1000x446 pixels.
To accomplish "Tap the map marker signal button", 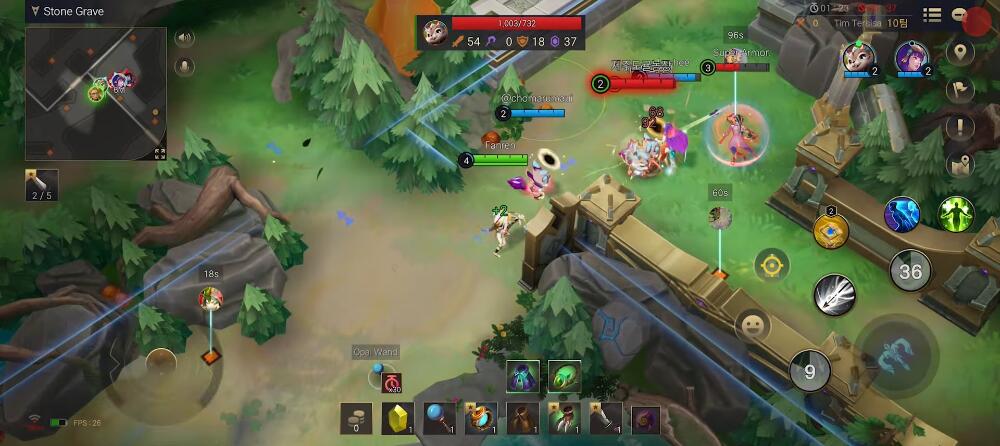I will pyautogui.click(x=961, y=165).
